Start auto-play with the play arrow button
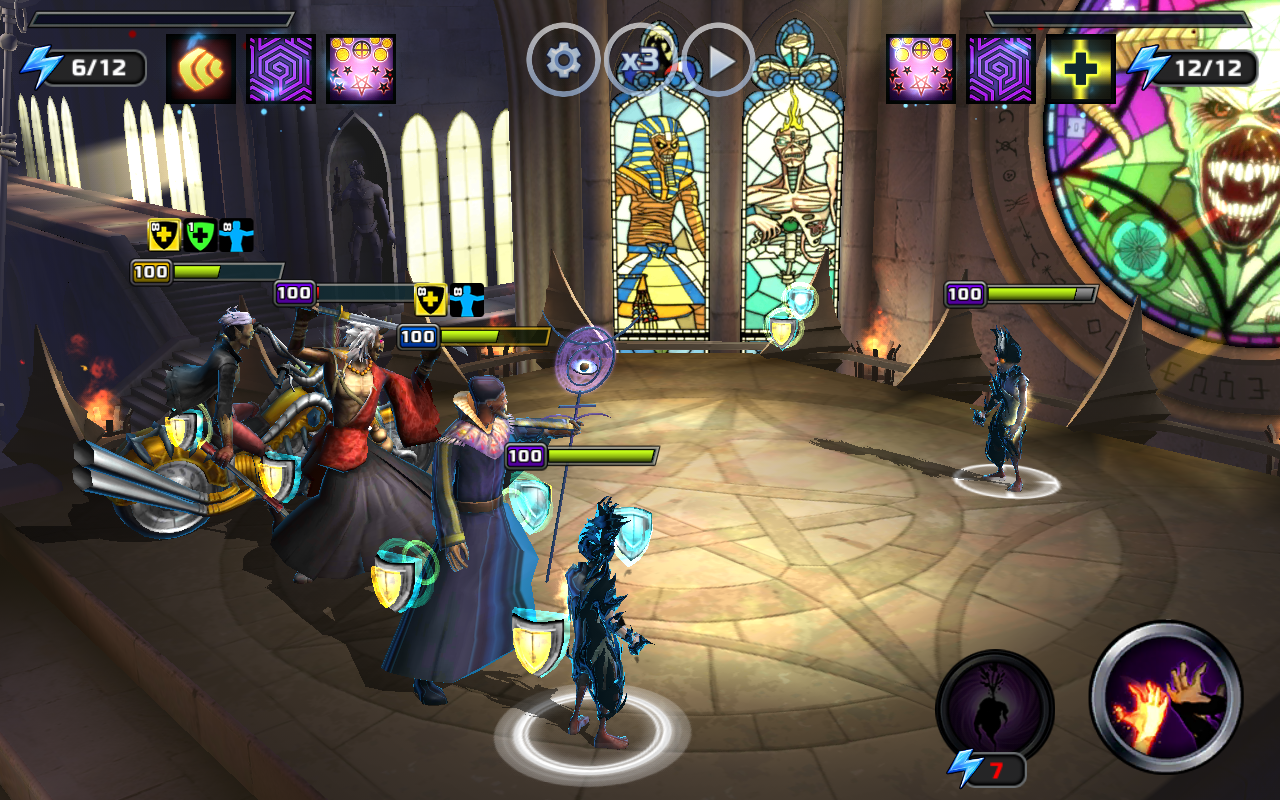Viewport: 1280px width, 800px height. (719, 61)
